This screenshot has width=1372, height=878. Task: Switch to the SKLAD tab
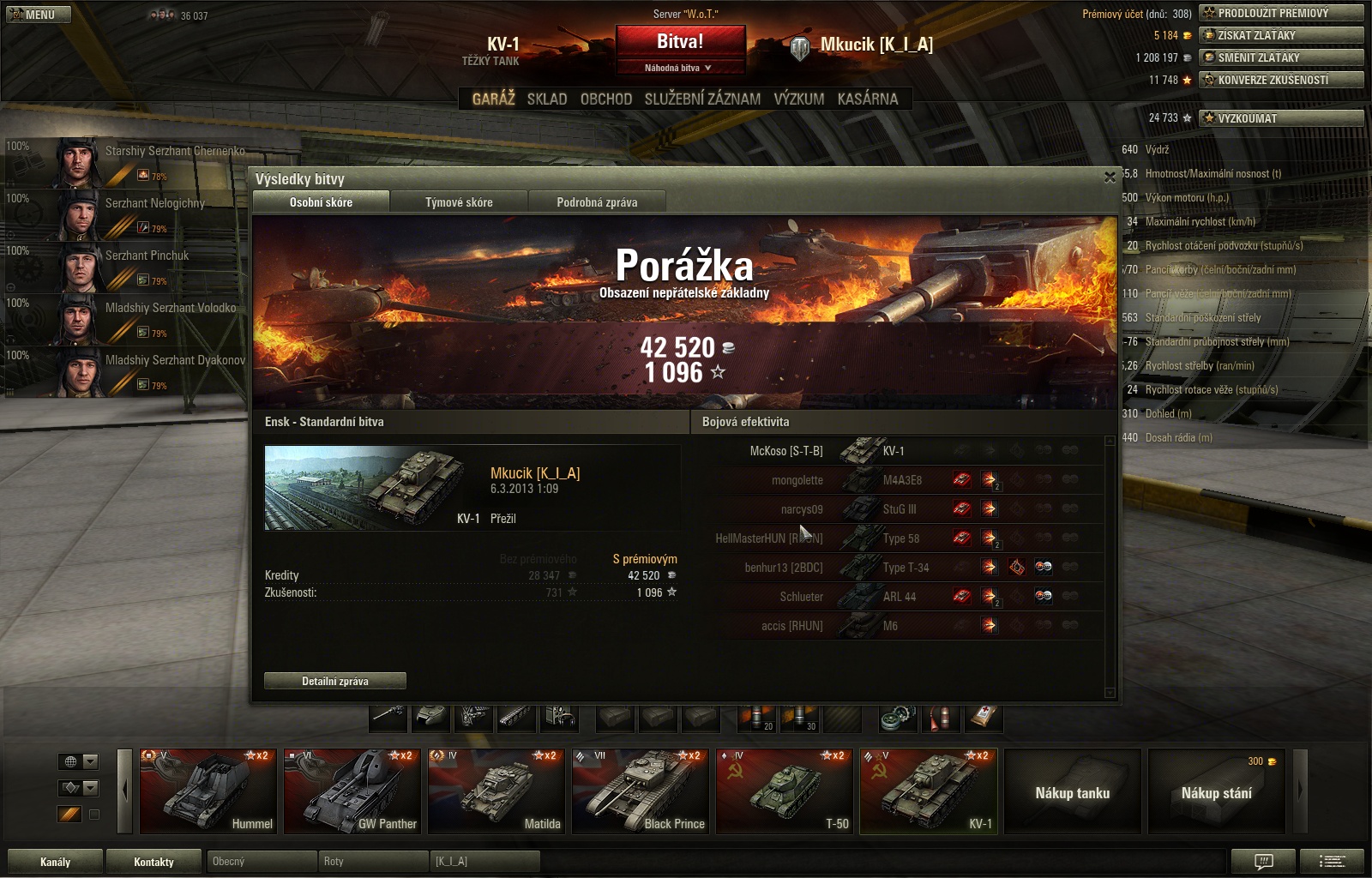coord(547,99)
